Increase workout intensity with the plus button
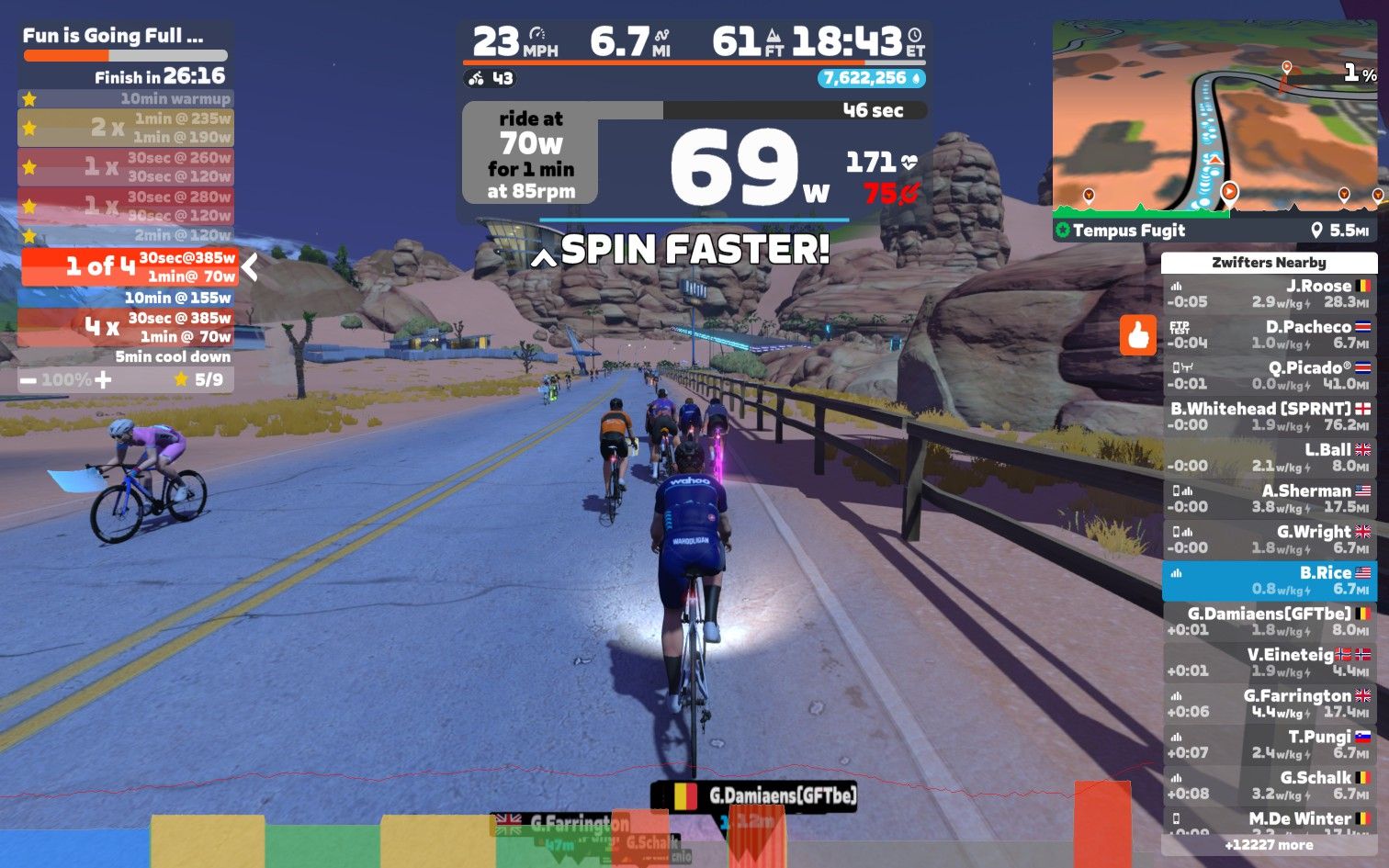Image resolution: width=1389 pixels, height=868 pixels. tap(103, 379)
